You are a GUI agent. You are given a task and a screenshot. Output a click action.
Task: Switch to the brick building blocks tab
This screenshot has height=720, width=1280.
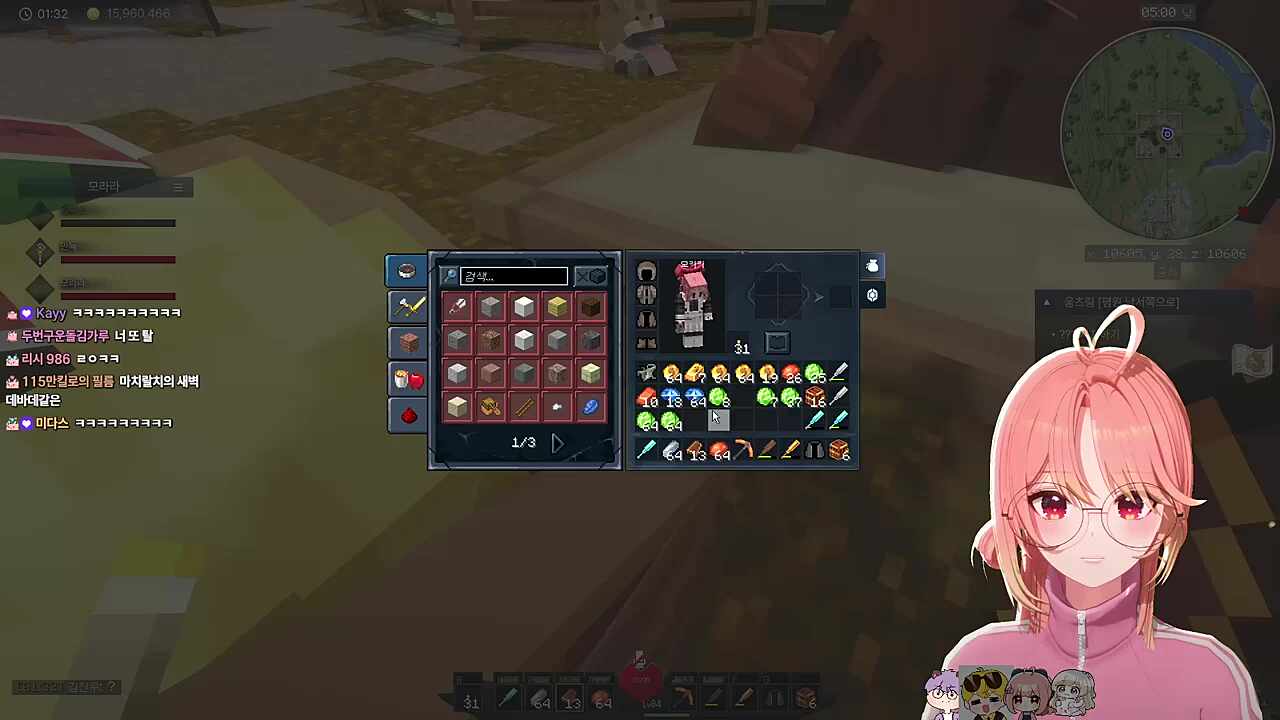[407, 342]
